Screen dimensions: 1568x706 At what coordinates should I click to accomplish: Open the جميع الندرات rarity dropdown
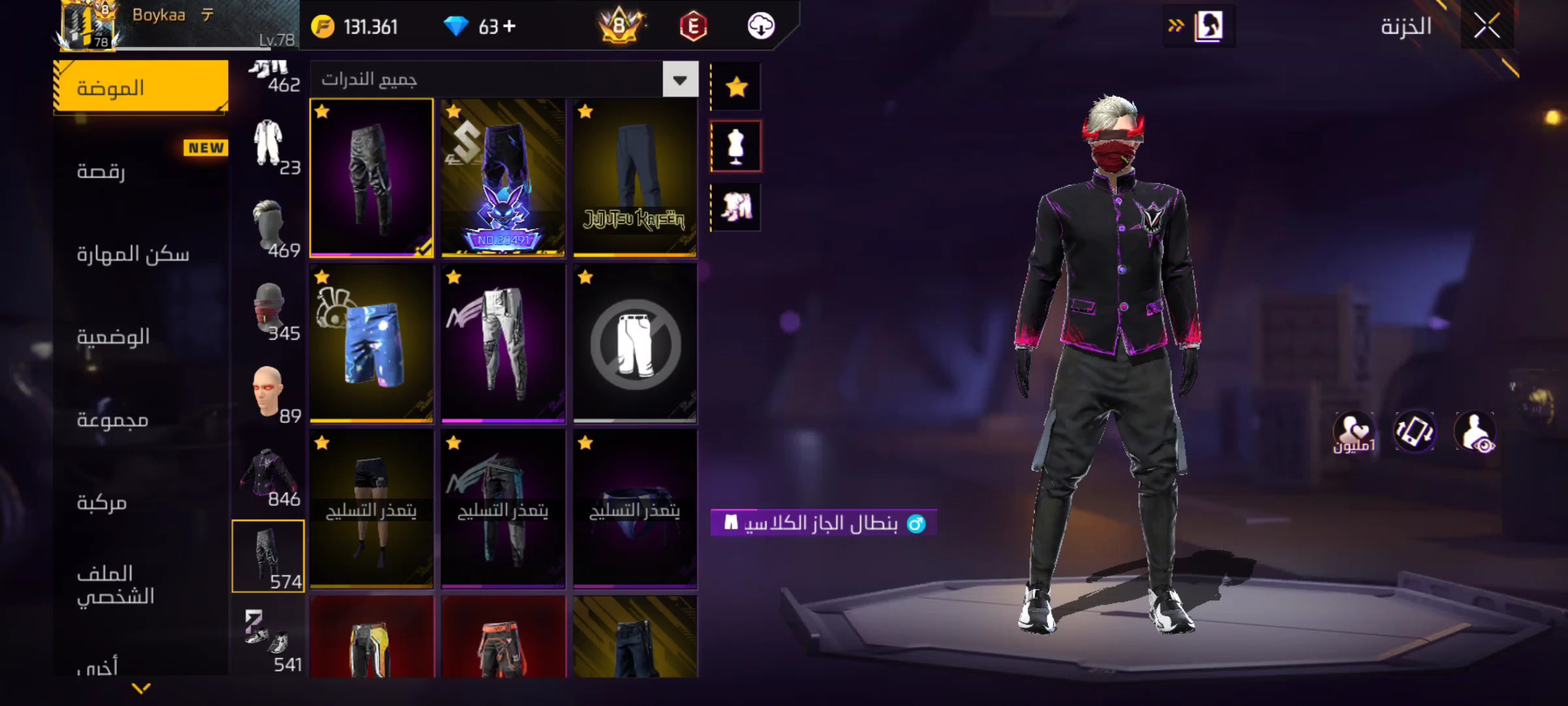(680, 80)
